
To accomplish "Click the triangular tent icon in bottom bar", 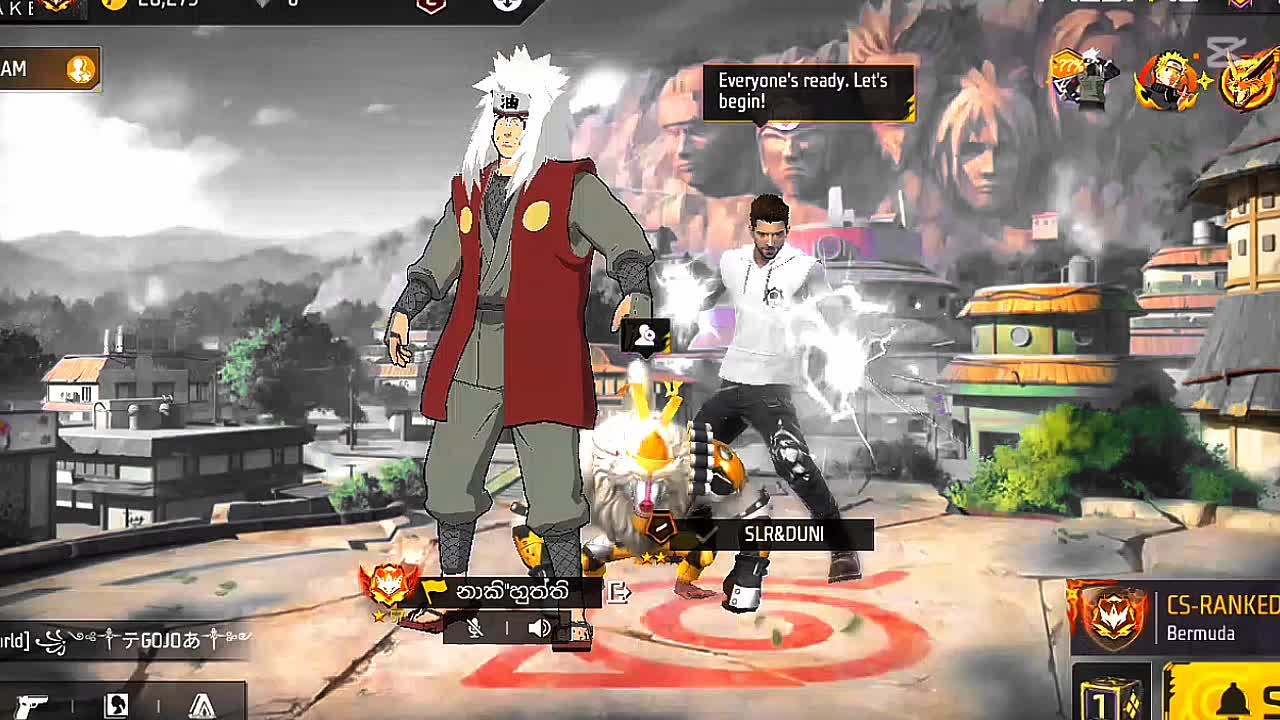I will click(x=202, y=704).
